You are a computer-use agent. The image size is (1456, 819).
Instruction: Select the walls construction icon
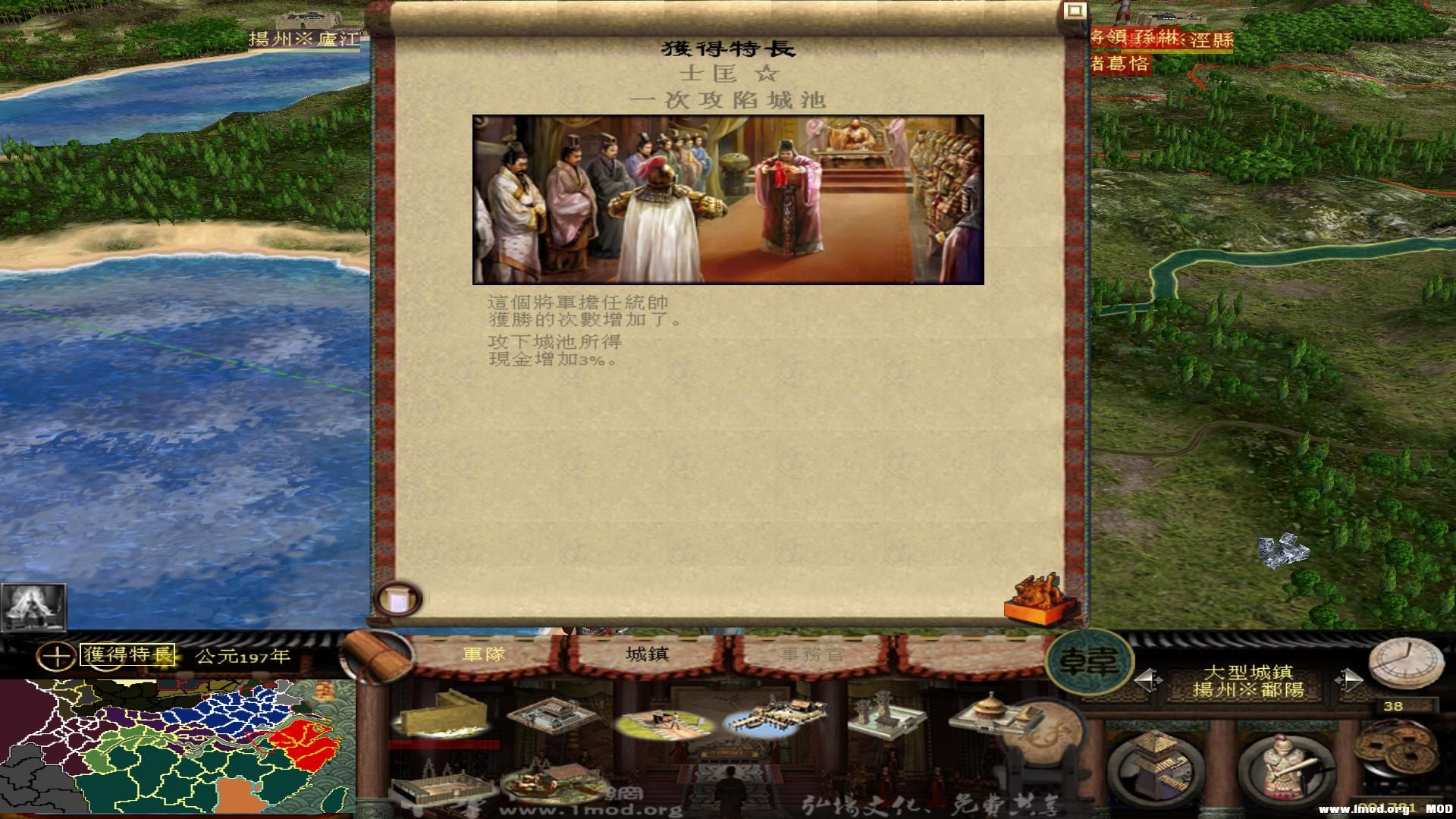pyautogui.click(x=444, y=717)
